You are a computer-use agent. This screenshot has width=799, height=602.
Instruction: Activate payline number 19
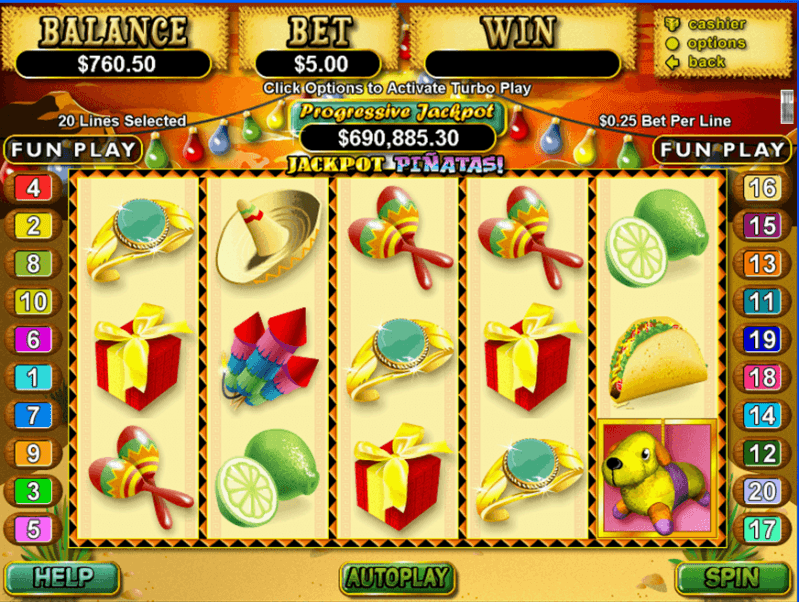(x=763, y=339)
